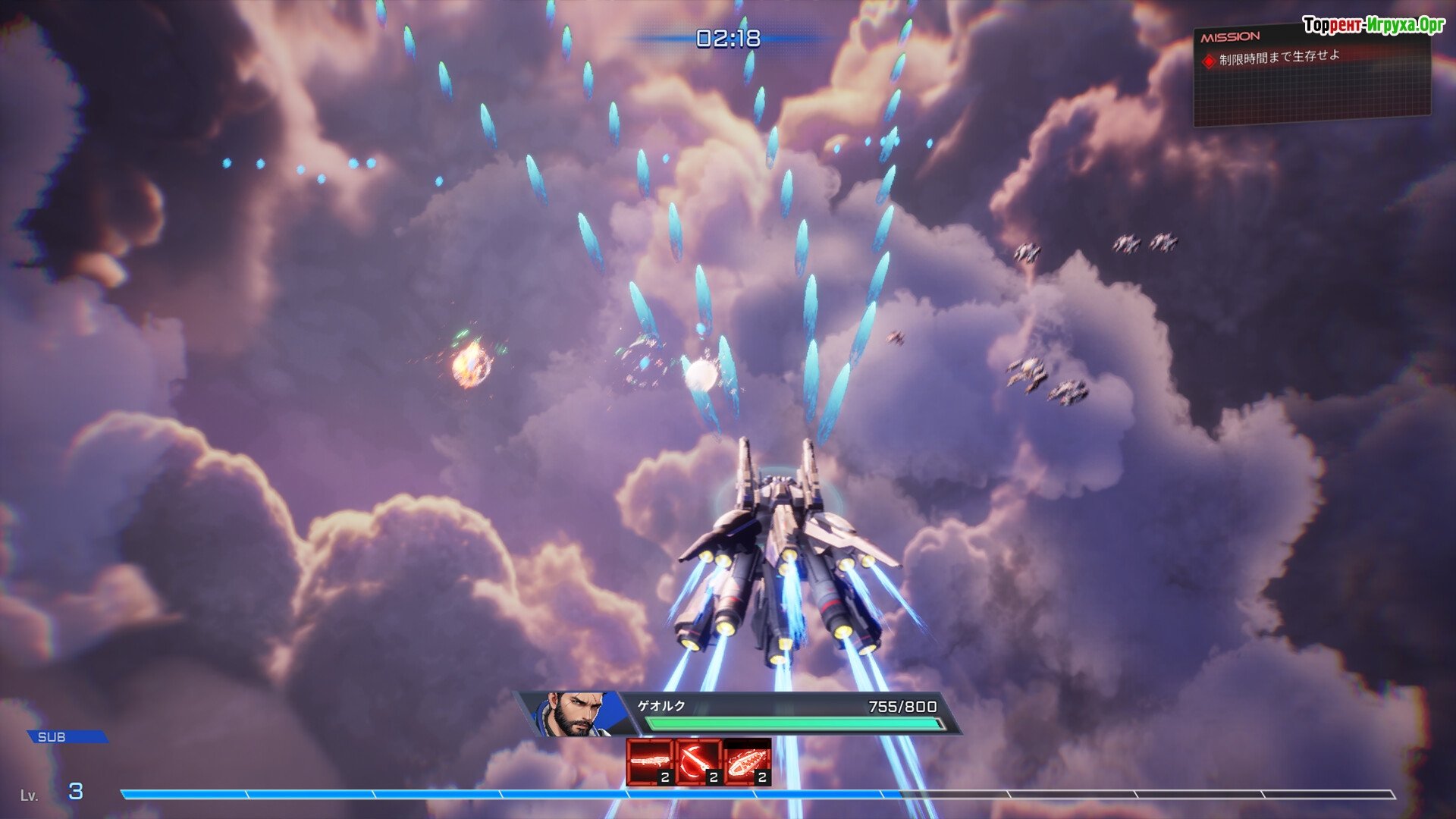Click the Торрент-Игруха.Орг watermark link
The height and width of the screenshot is (819, 1456).
[1373, 25]
